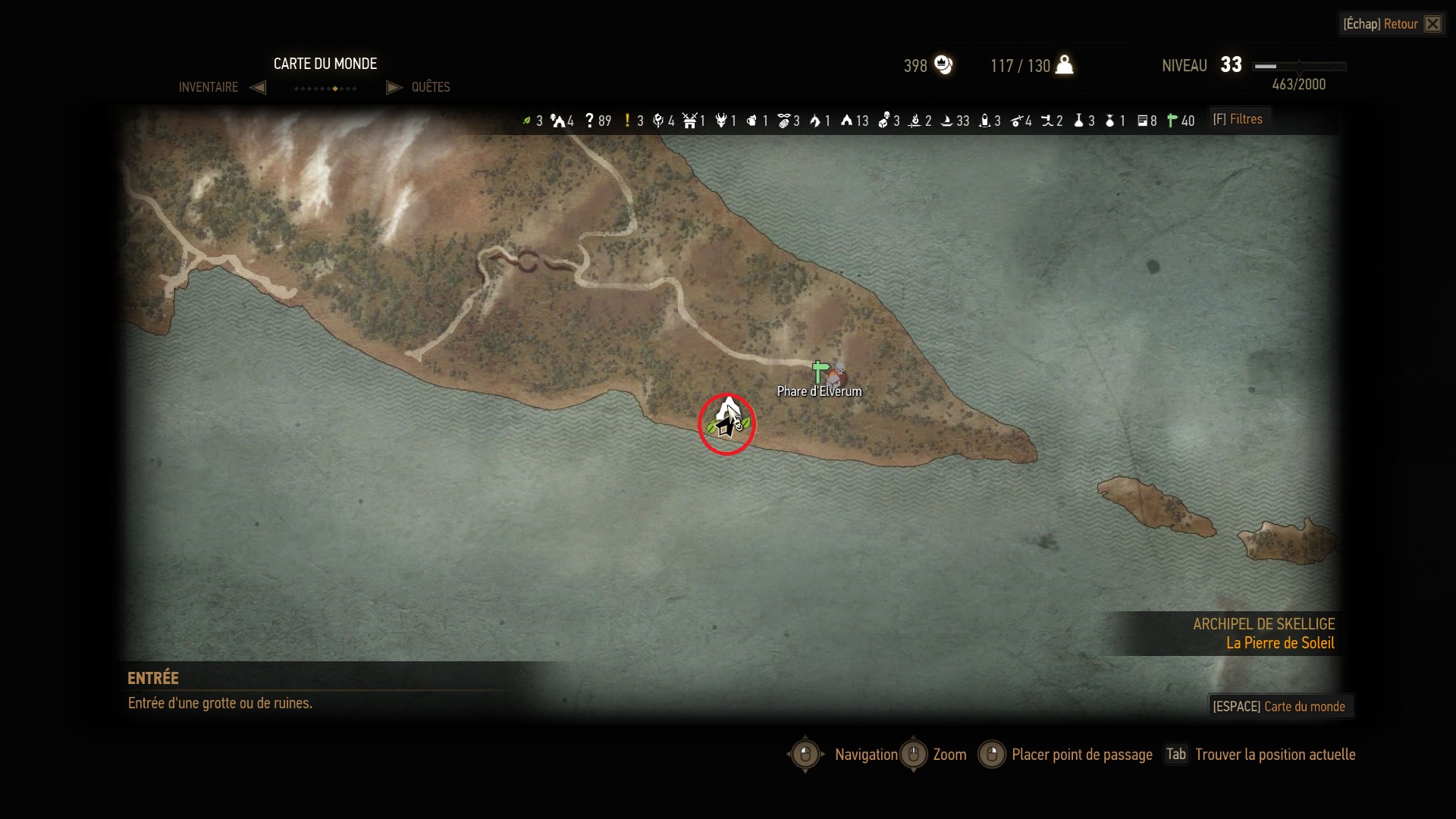This screenshot has width=1456, height=819.
Task: Toggle the cave entrance filter showing 13
Action: click(846, 121)
